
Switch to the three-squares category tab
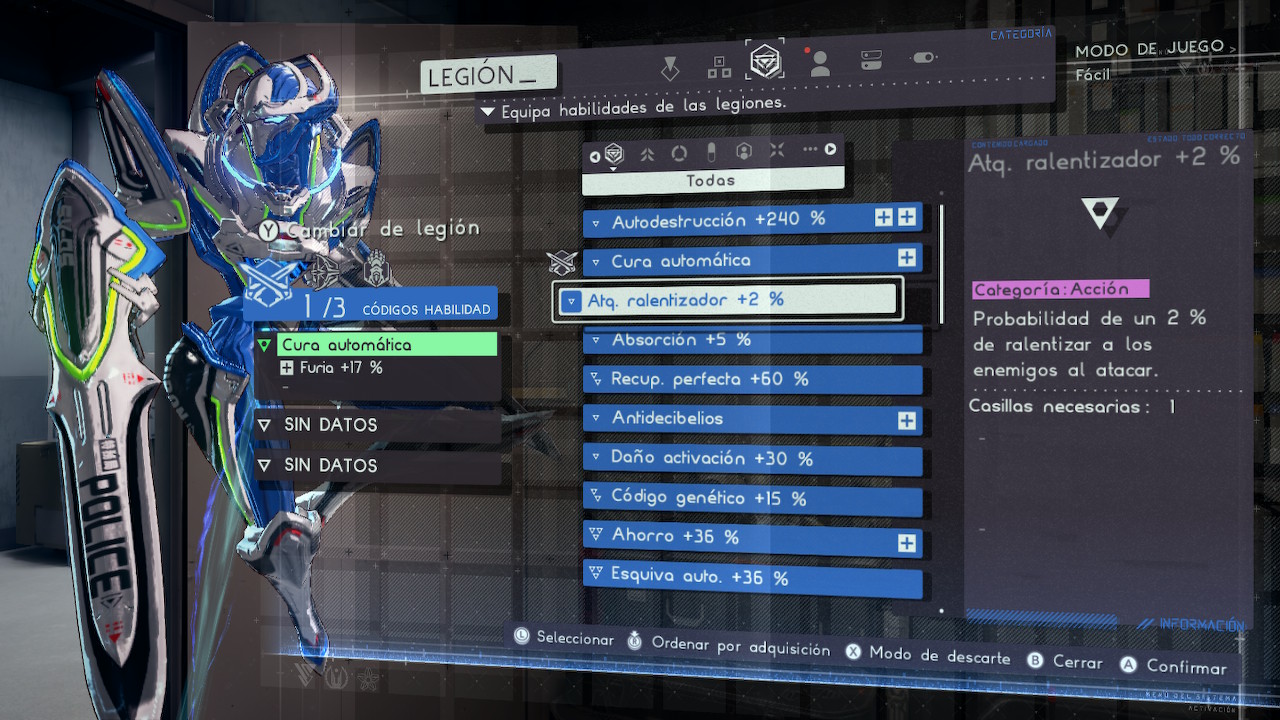click(x=719, y=67)
